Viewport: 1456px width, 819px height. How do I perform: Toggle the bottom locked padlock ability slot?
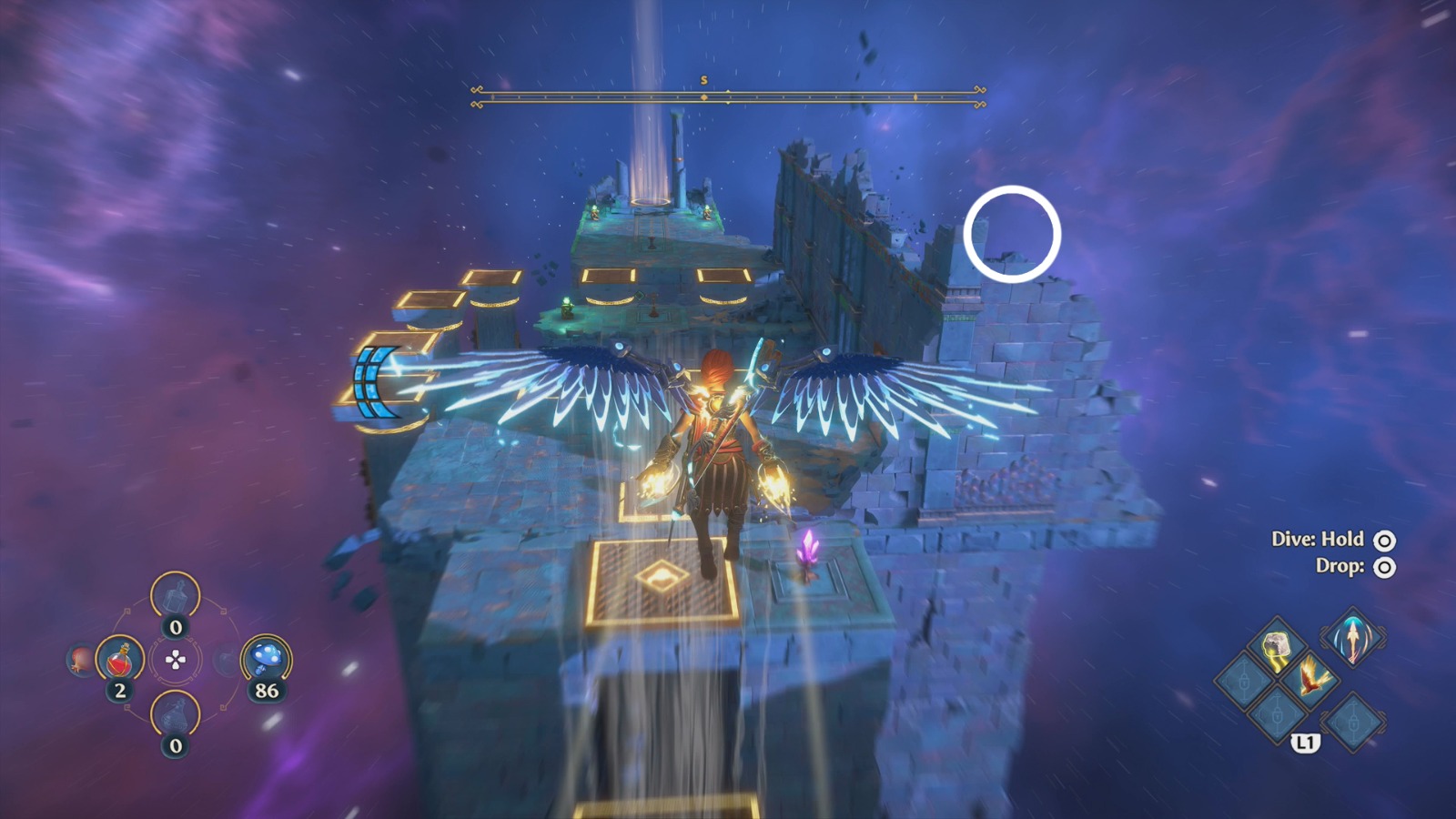[1276, 716]
